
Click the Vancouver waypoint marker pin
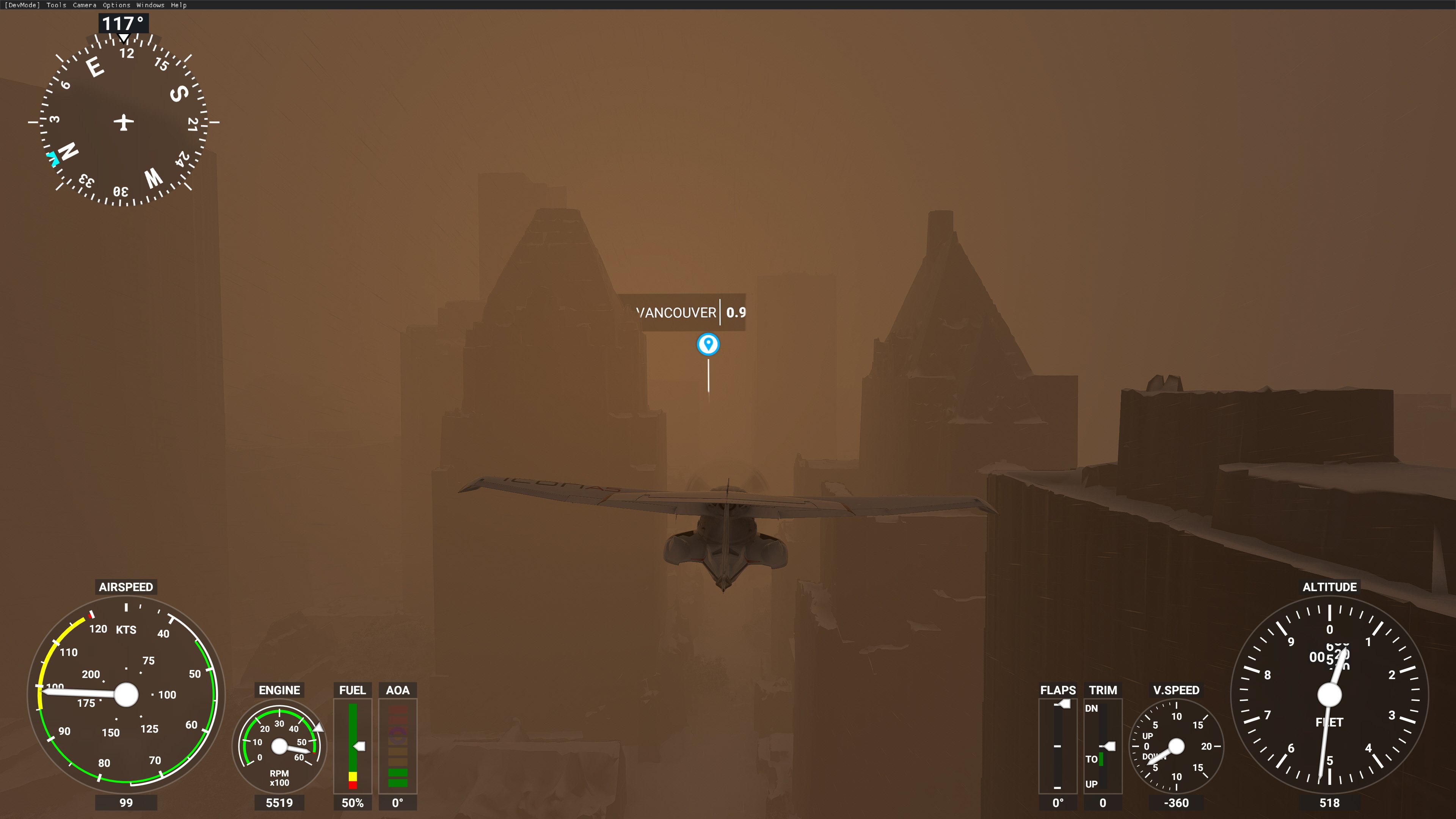[708, 344]
